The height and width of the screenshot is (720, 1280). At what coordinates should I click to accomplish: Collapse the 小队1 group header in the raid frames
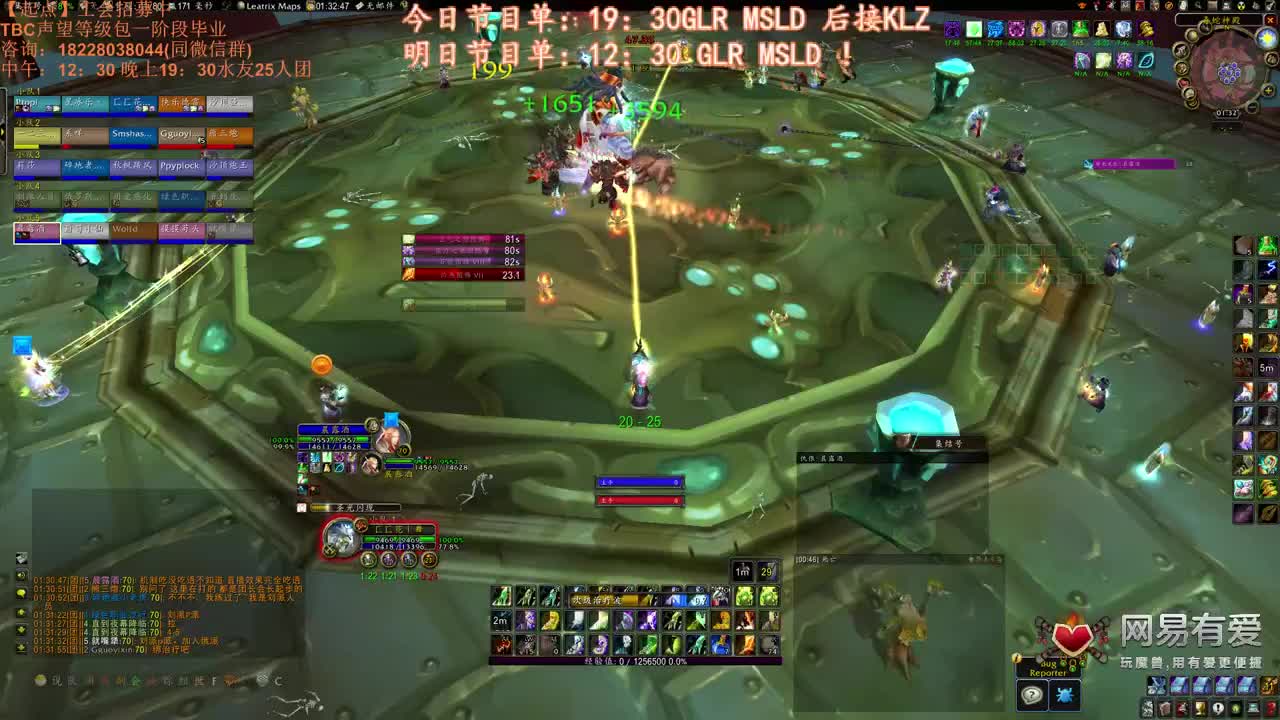[26, 92]
